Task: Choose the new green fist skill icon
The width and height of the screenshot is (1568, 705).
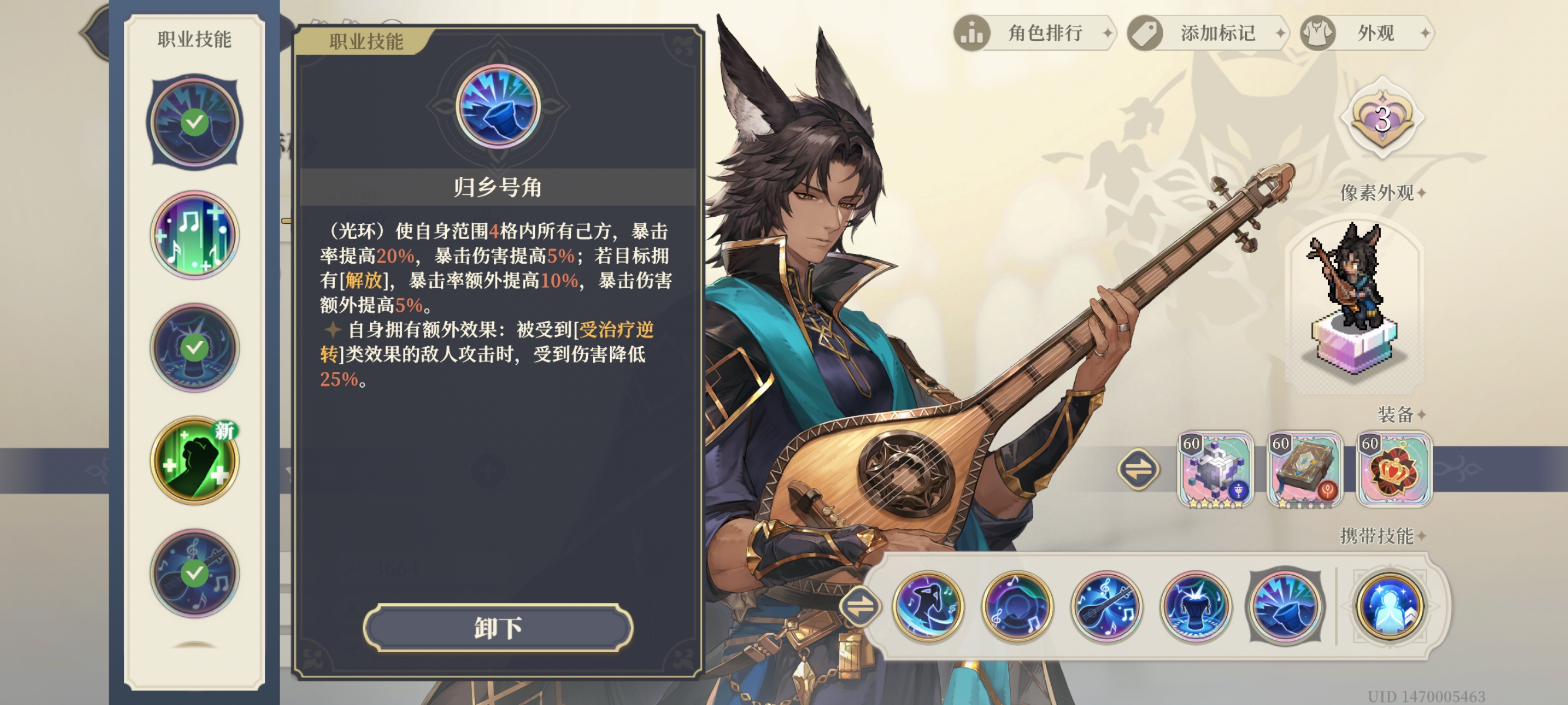Action: [x=194, y=461]
